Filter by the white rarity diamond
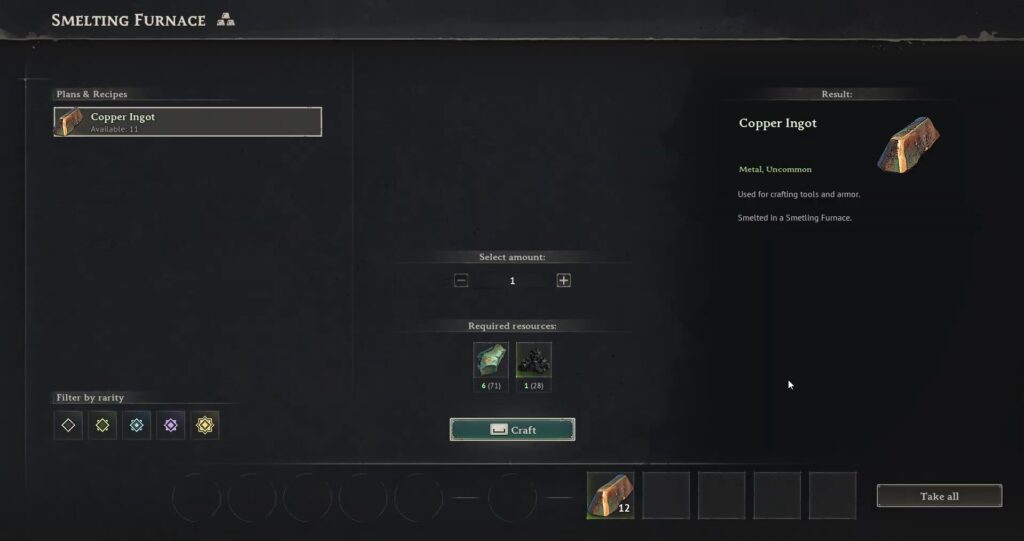Viewport: 1024px width, 541px height. 68,425
